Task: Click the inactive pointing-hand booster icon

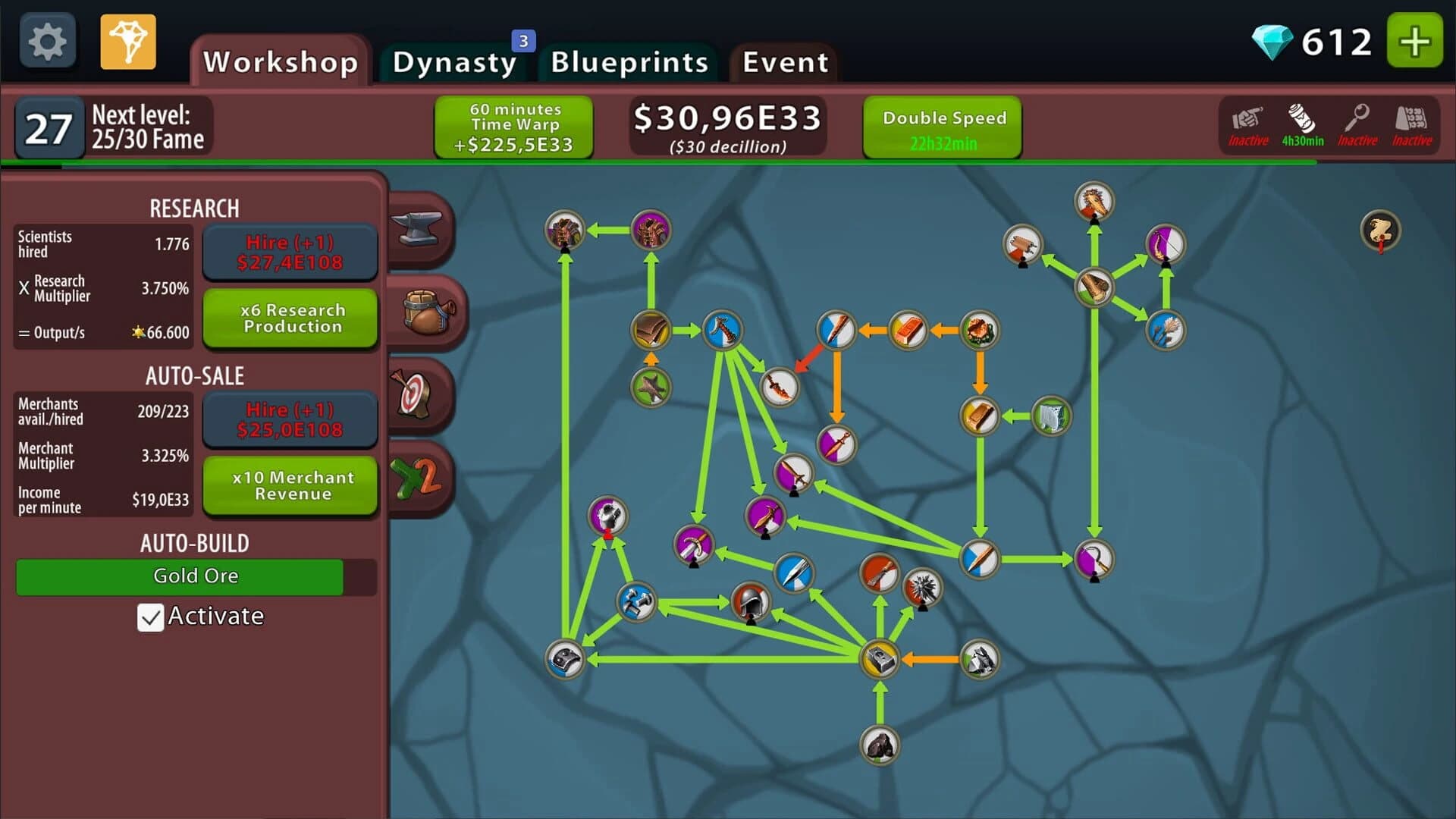Action: 1247,125
